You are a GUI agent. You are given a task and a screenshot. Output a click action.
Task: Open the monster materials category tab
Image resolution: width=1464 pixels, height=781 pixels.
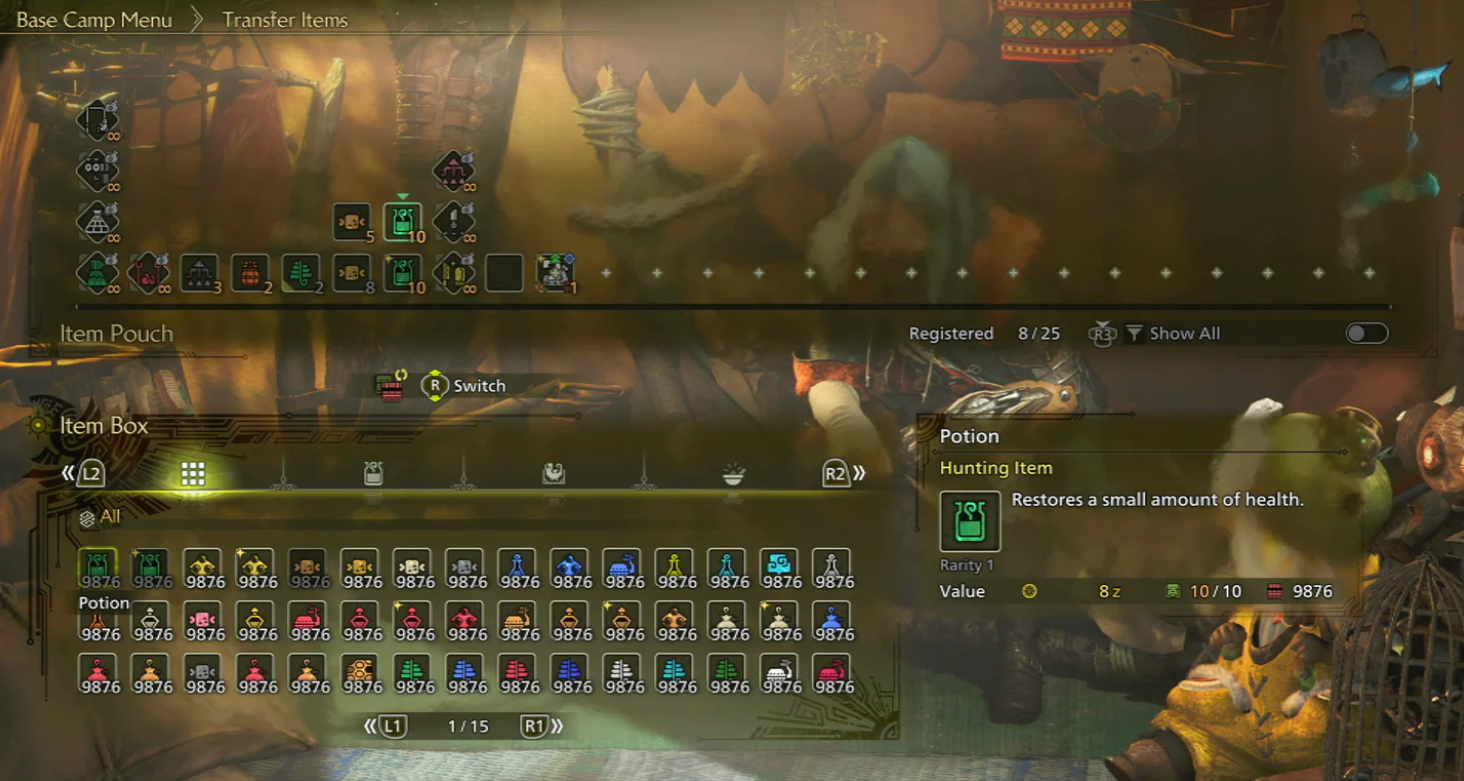pos(553,474)
